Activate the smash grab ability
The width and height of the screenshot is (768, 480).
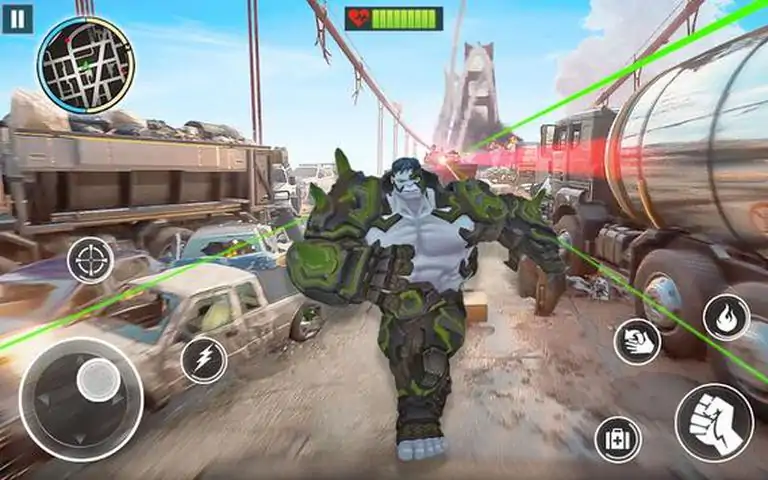[x=637, y=342]
